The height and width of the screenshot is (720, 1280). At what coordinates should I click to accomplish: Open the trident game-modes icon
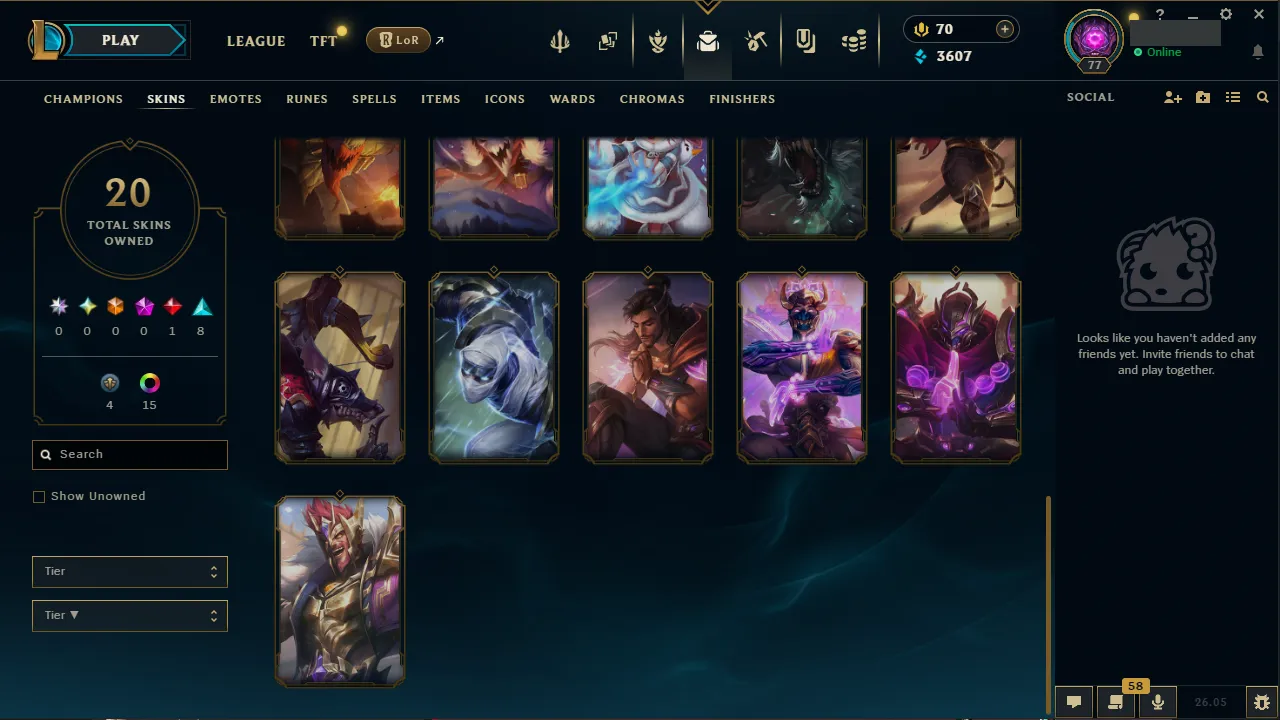559,40
